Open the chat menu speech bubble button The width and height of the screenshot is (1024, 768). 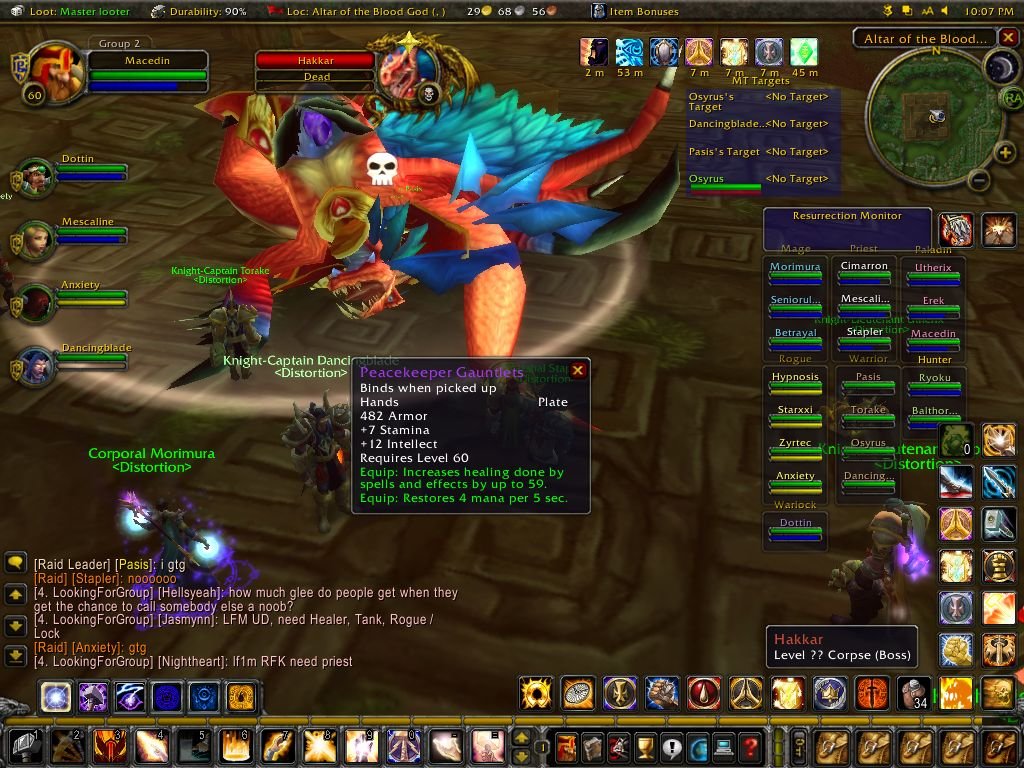pos(15,563)
